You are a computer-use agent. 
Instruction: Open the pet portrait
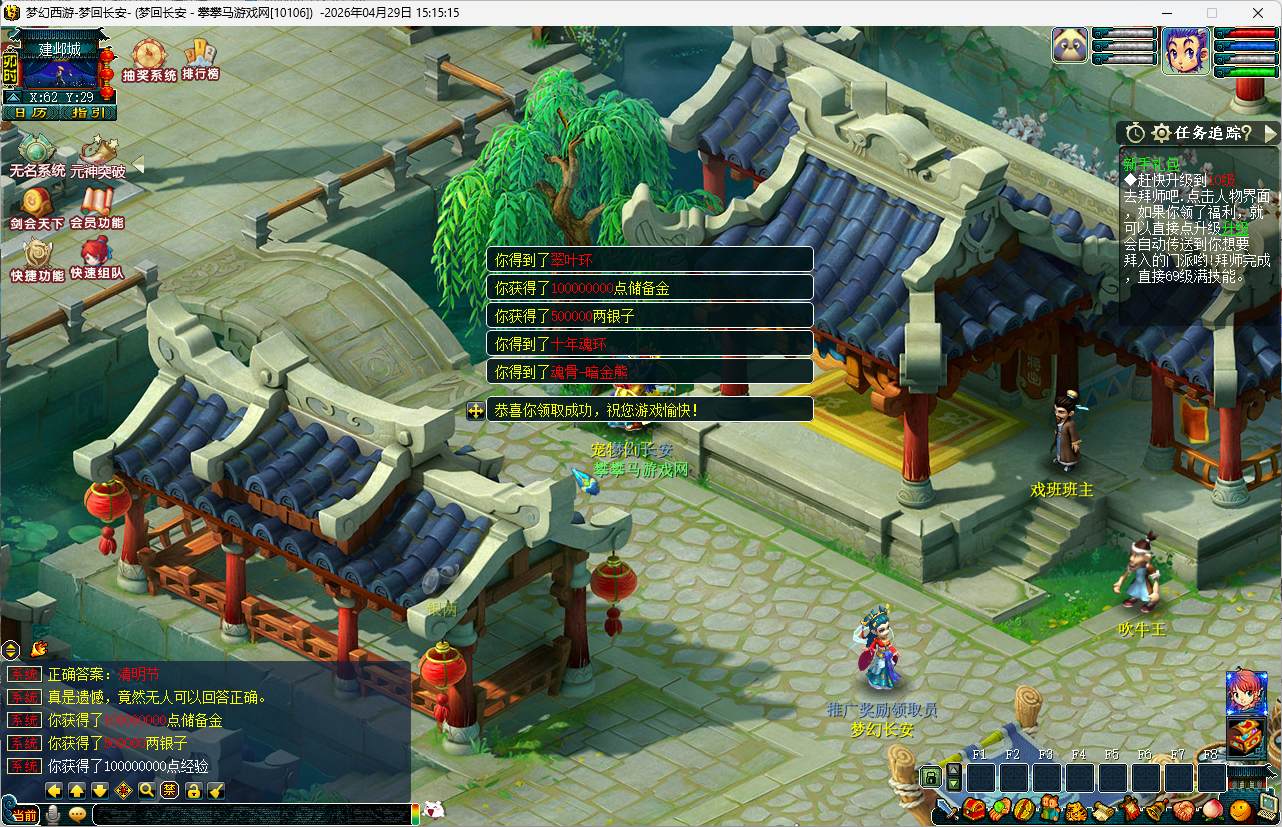1070,46
